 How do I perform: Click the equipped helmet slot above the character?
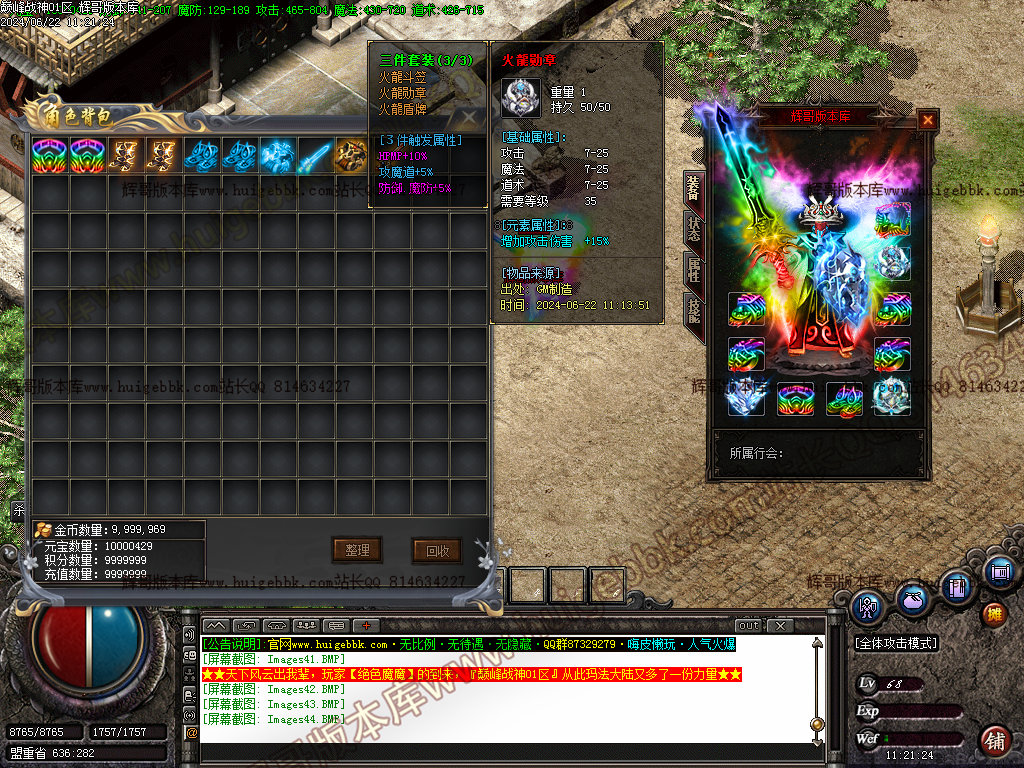click(821, 212)
